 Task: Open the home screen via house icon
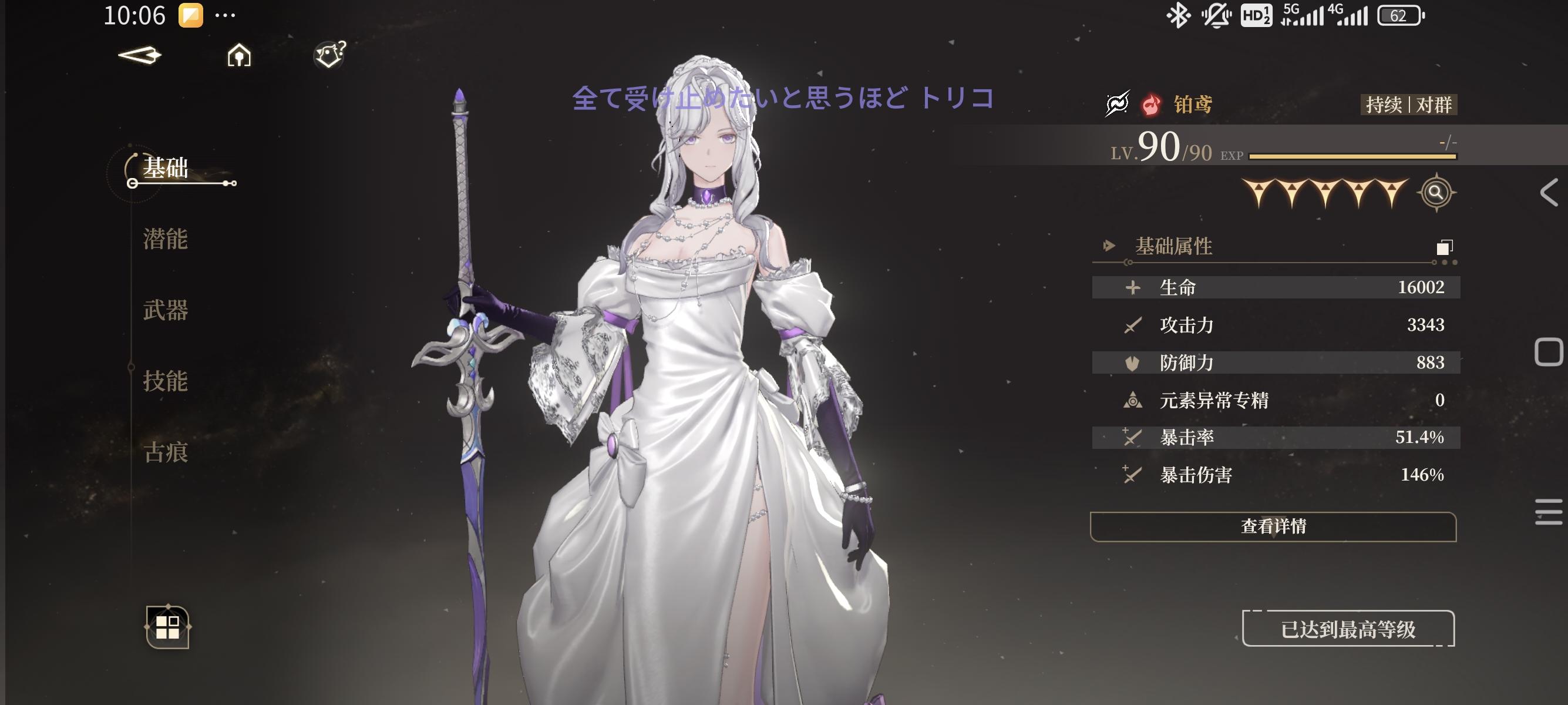[238, 55]
